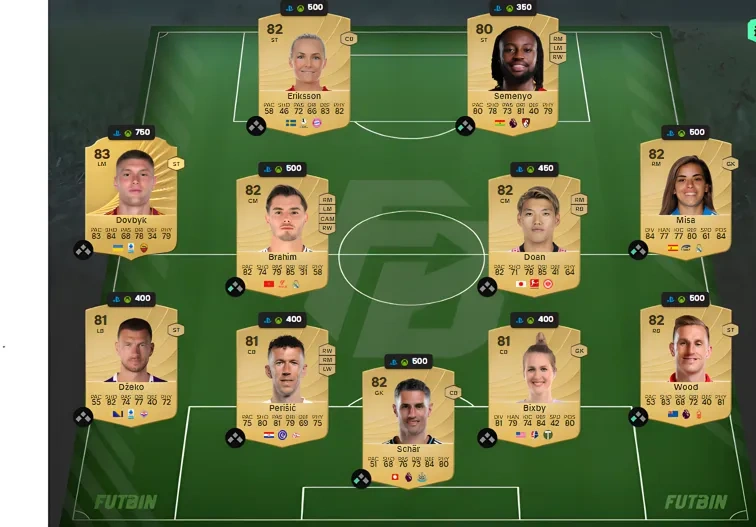The image size is (756, 527).
Task: Choose the Wood player card
Action: click(685, 360)
